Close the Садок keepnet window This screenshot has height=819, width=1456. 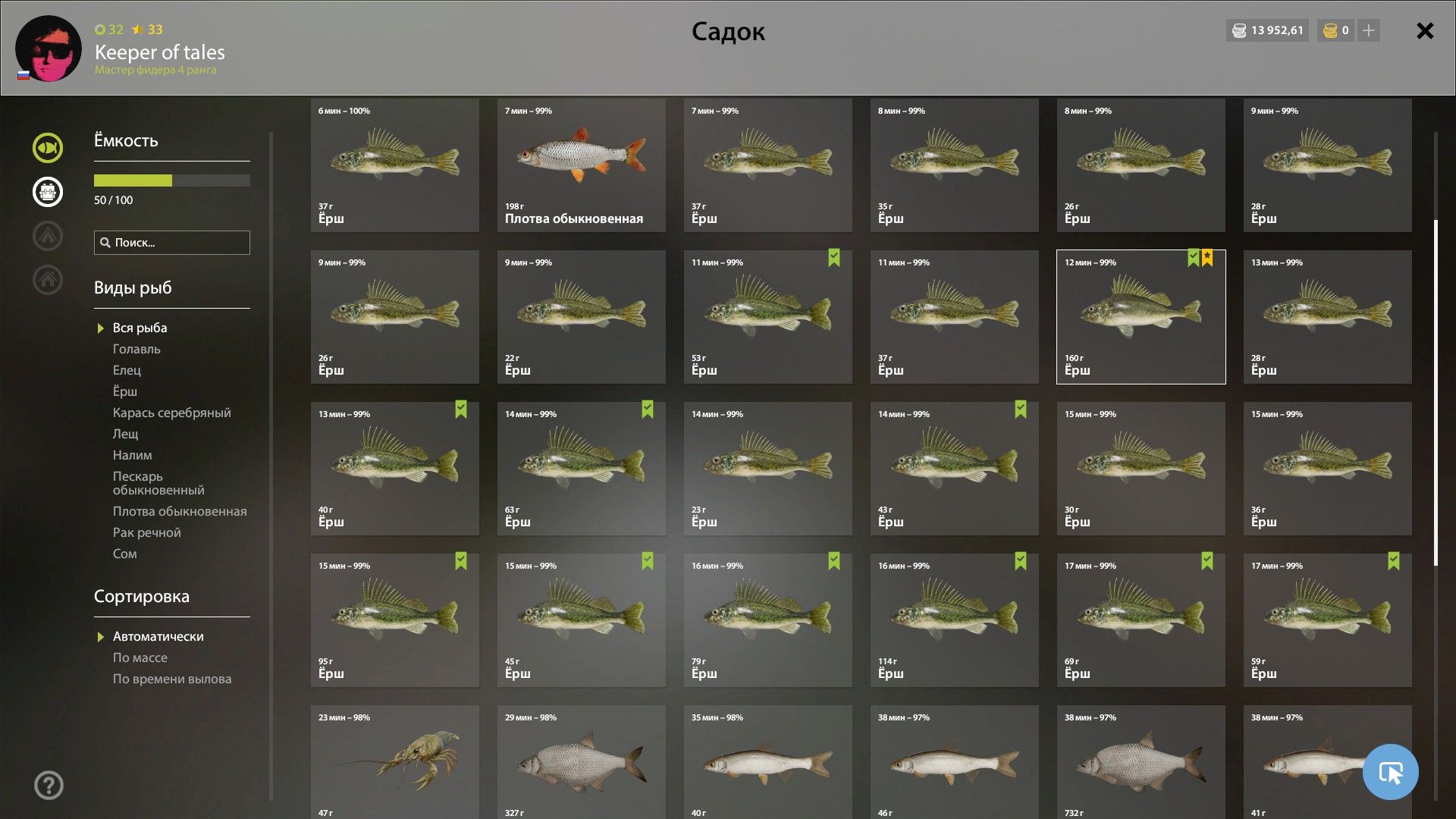(x=1425, y=31)
